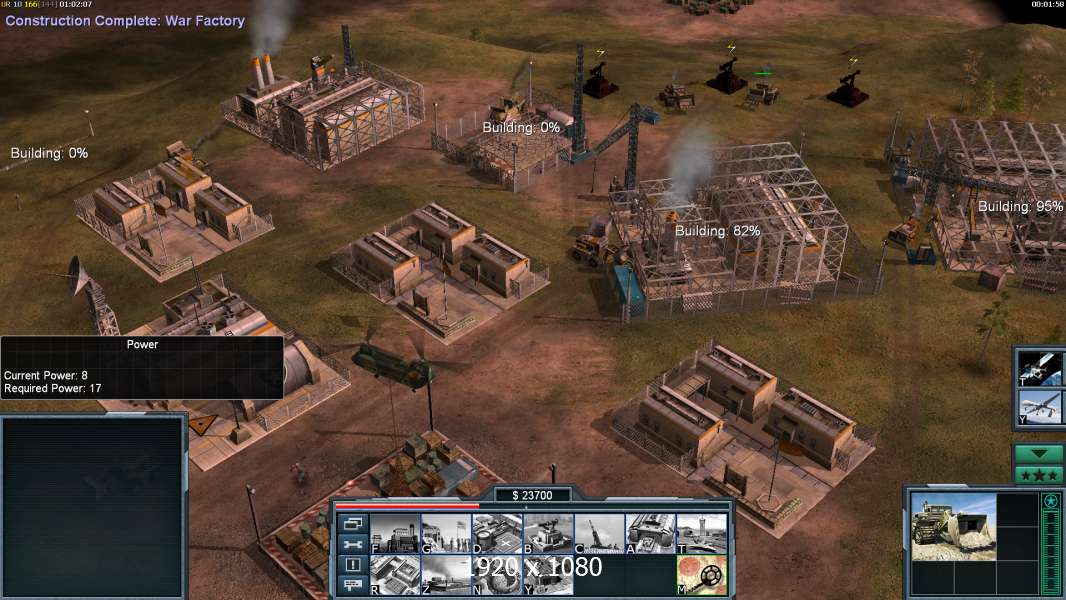The height and width of the screenshot is (600, 1066).
Task: Choose the build icon labeled N
Action: coord(497,575)
